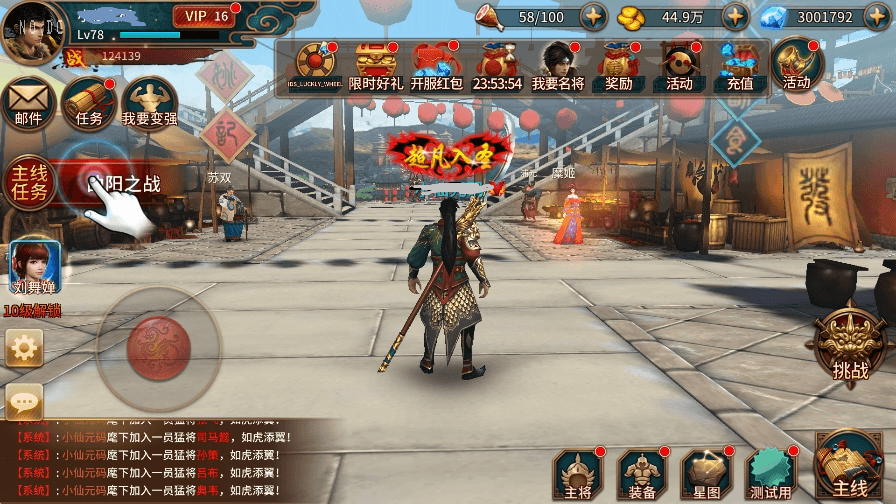896x504 pixels.
Task: Open the 我要名将 hero icon
Action: pos(558,67)
